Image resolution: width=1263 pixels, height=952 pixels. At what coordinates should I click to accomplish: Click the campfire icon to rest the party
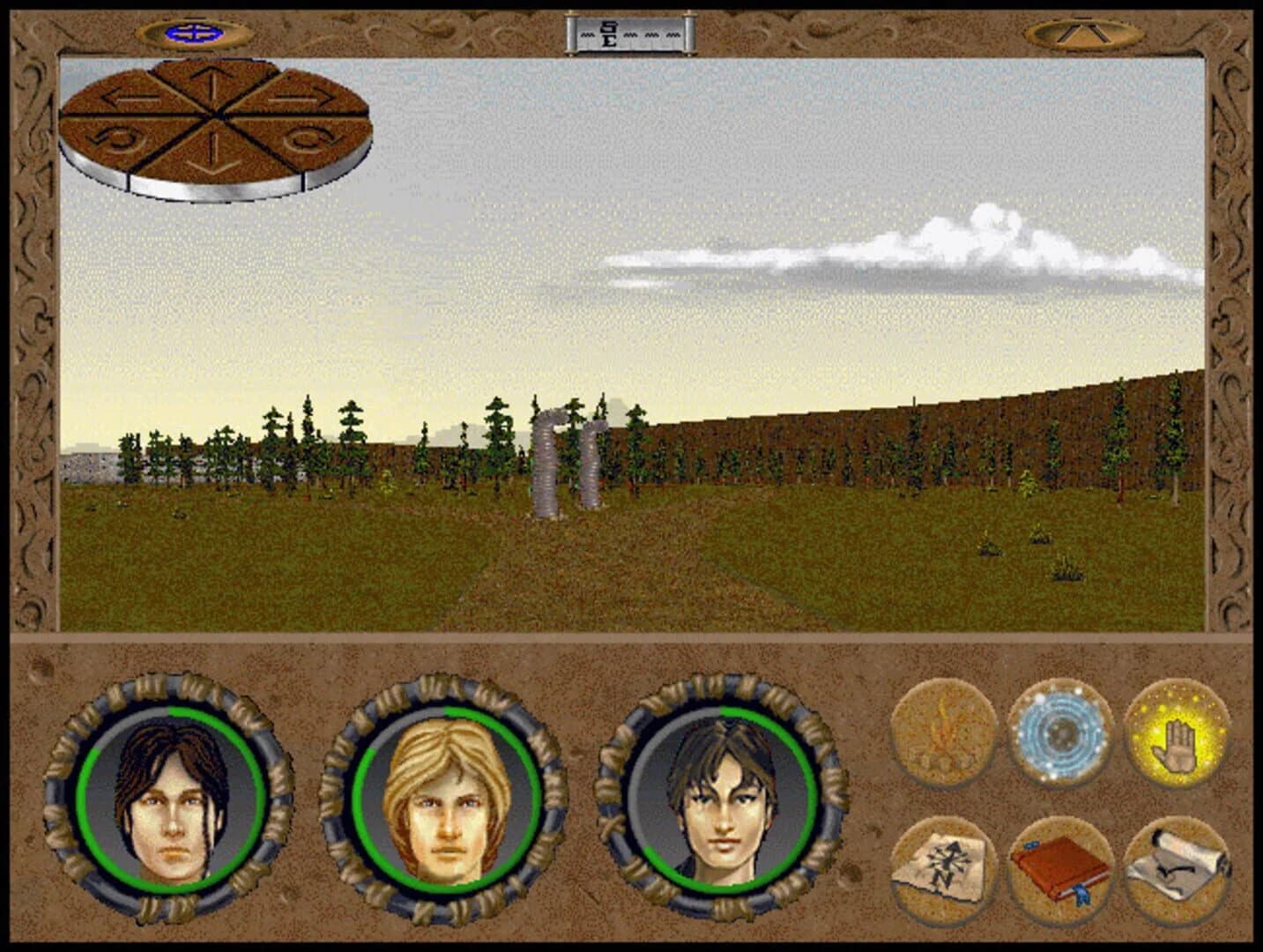pyautogui.click(x=942, y=733)
